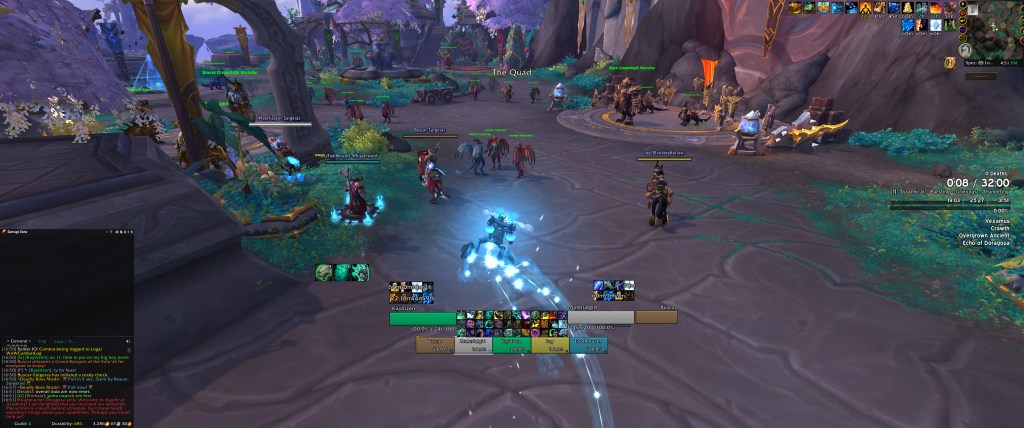The width and height of the screenshot is (1024, 428).
Task: Select the brown target-of-target frame
Action: click(656, 318)
